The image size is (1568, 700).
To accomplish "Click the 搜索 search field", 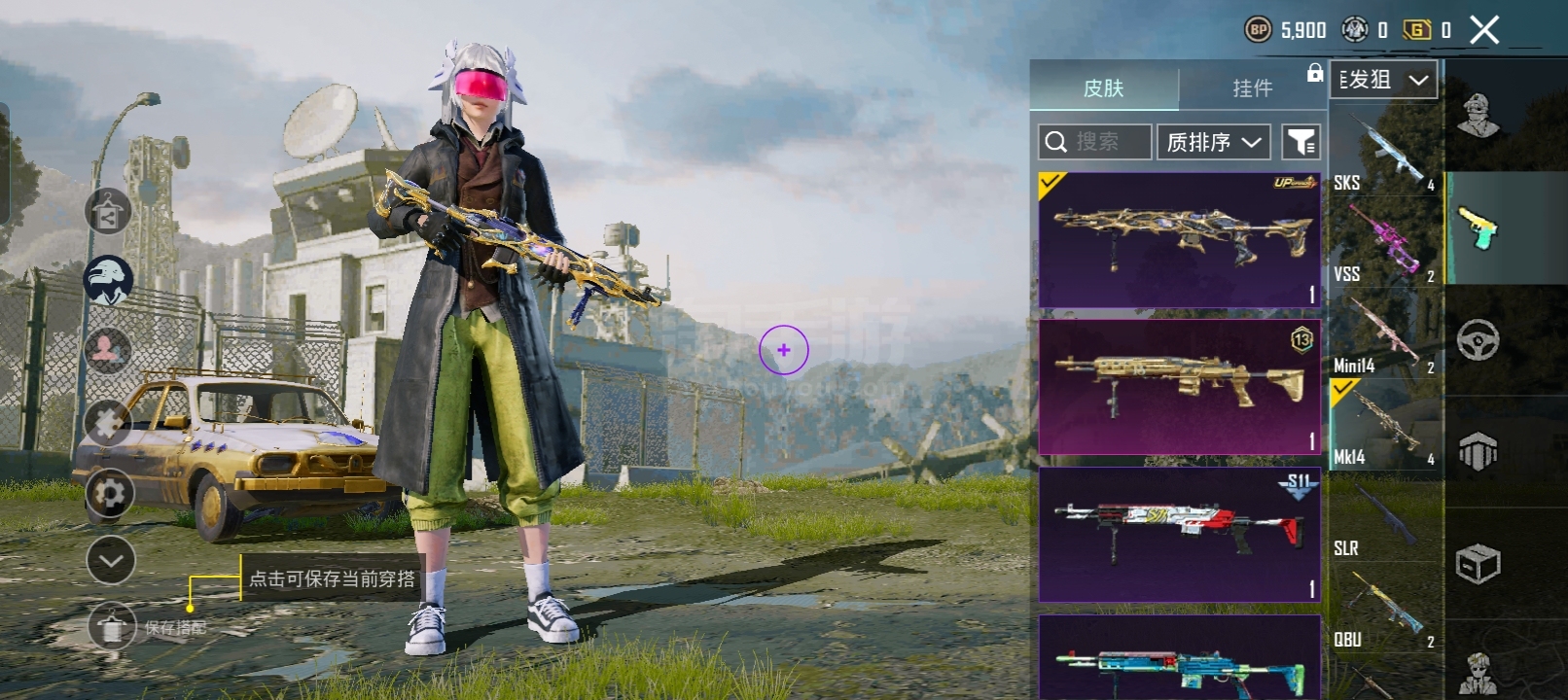I will point(1095,142).
